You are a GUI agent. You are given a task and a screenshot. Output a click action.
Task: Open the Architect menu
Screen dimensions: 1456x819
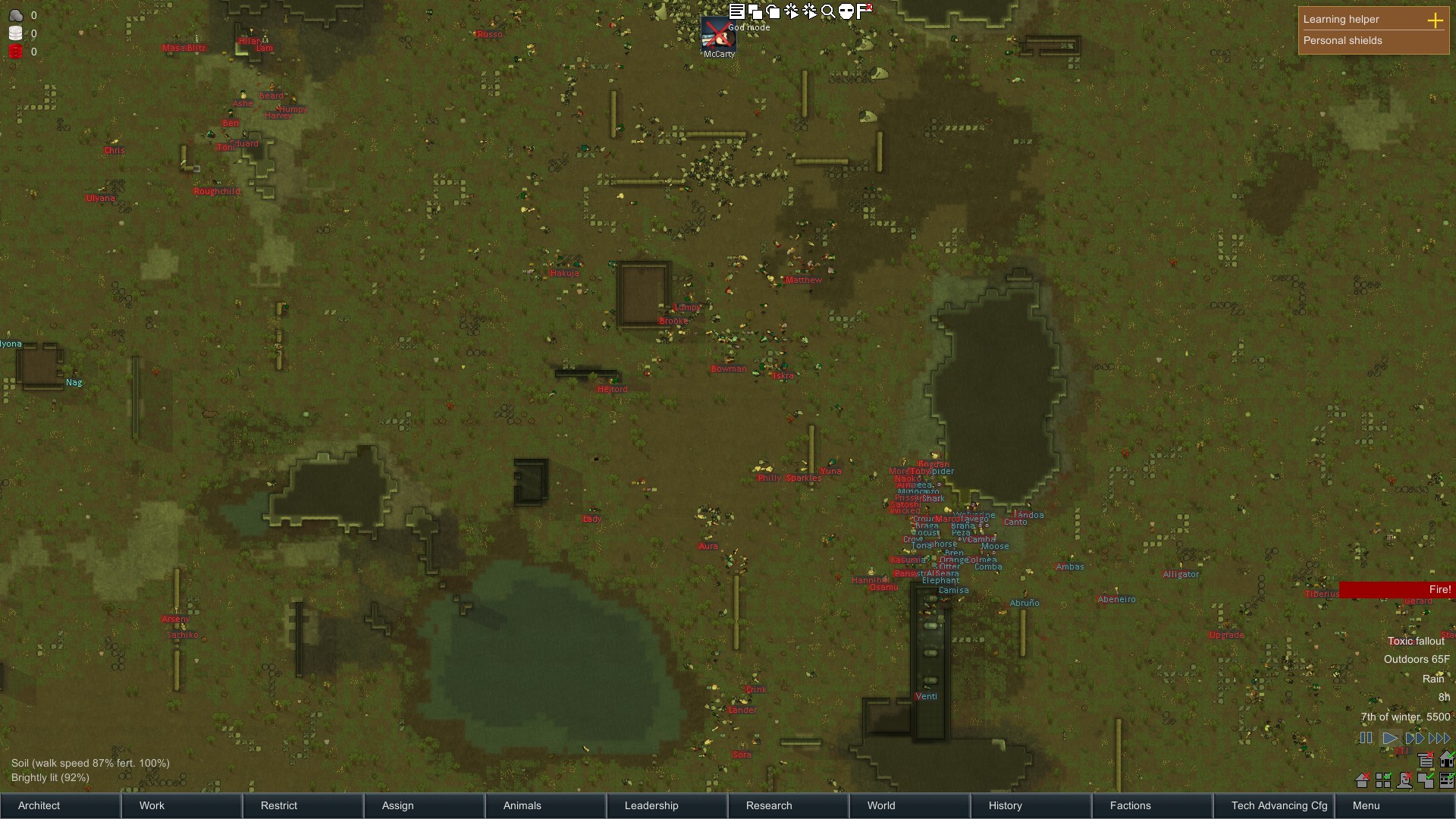(x=61, y=805)
